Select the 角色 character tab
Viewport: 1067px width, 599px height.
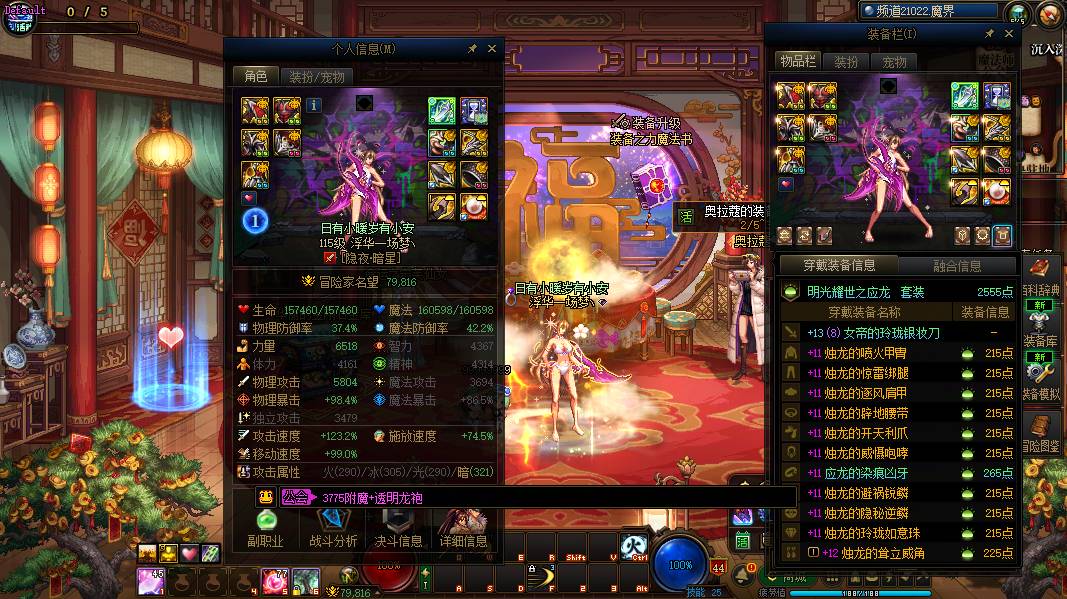click(x=255, y=76)
